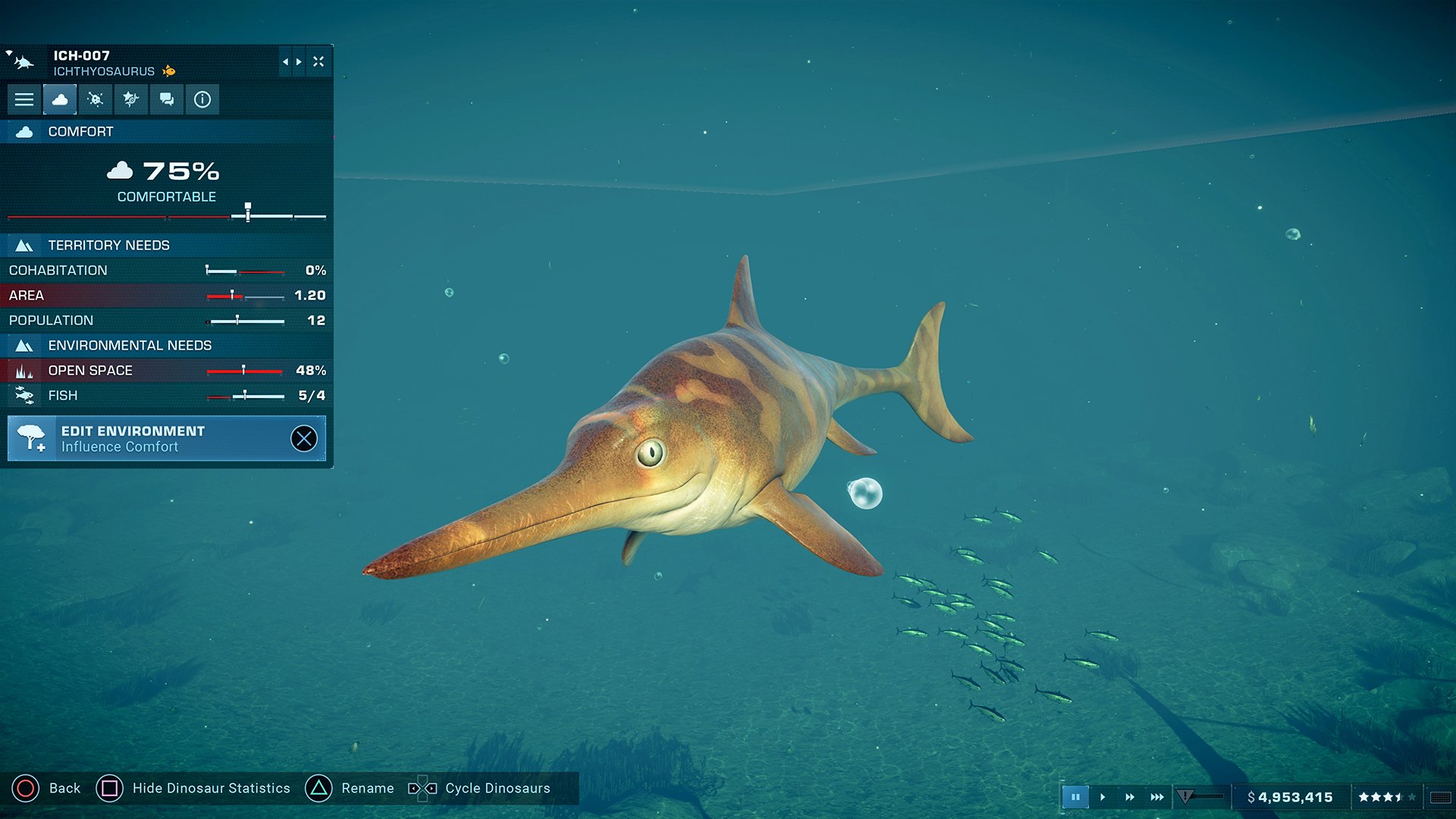1456x819 pixels.
Task: Open the hamburger menu icon in dinosaur panel
Action: [x=25, y=99]
